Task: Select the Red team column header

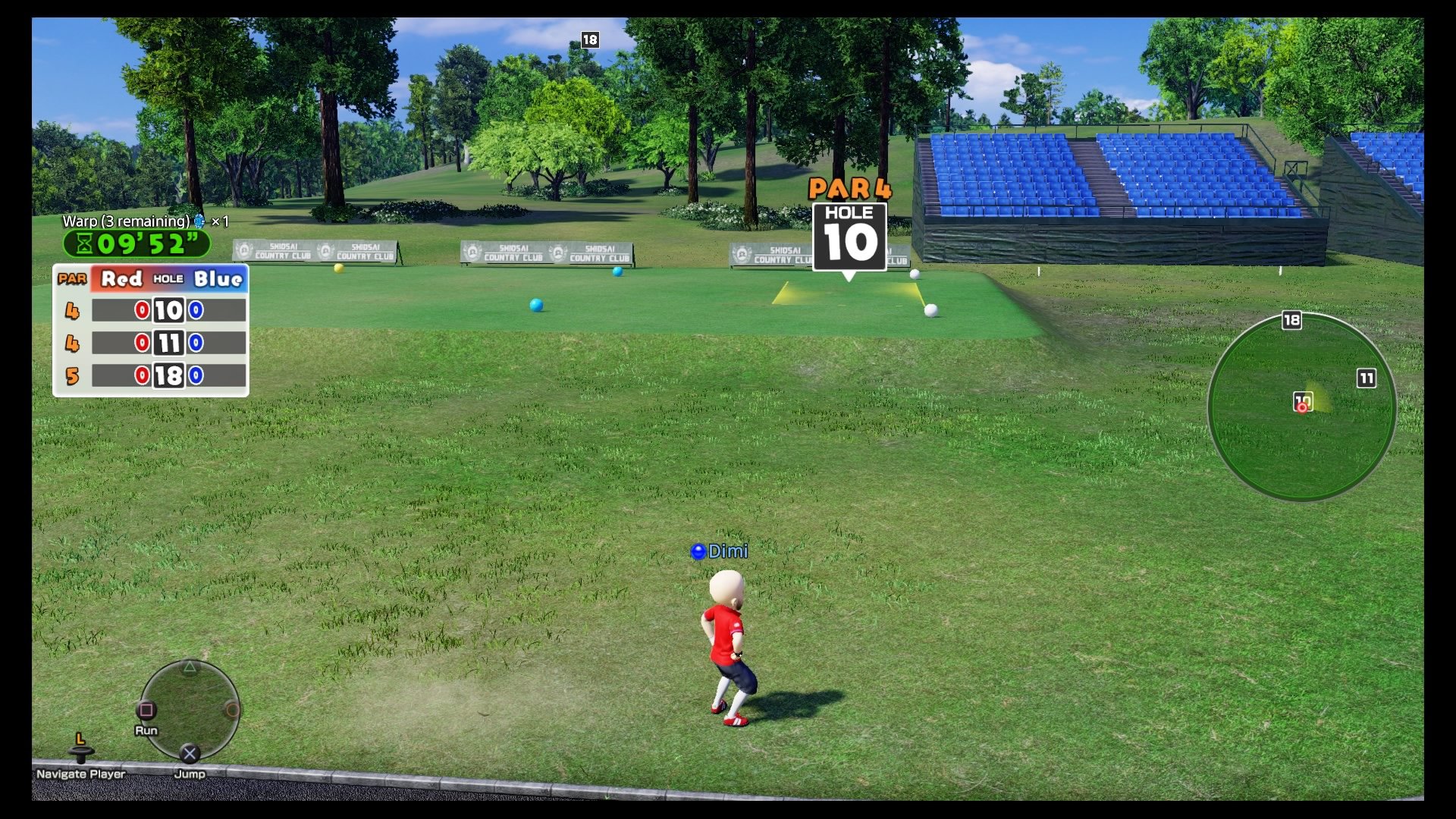Action: (x=120, y=278)
